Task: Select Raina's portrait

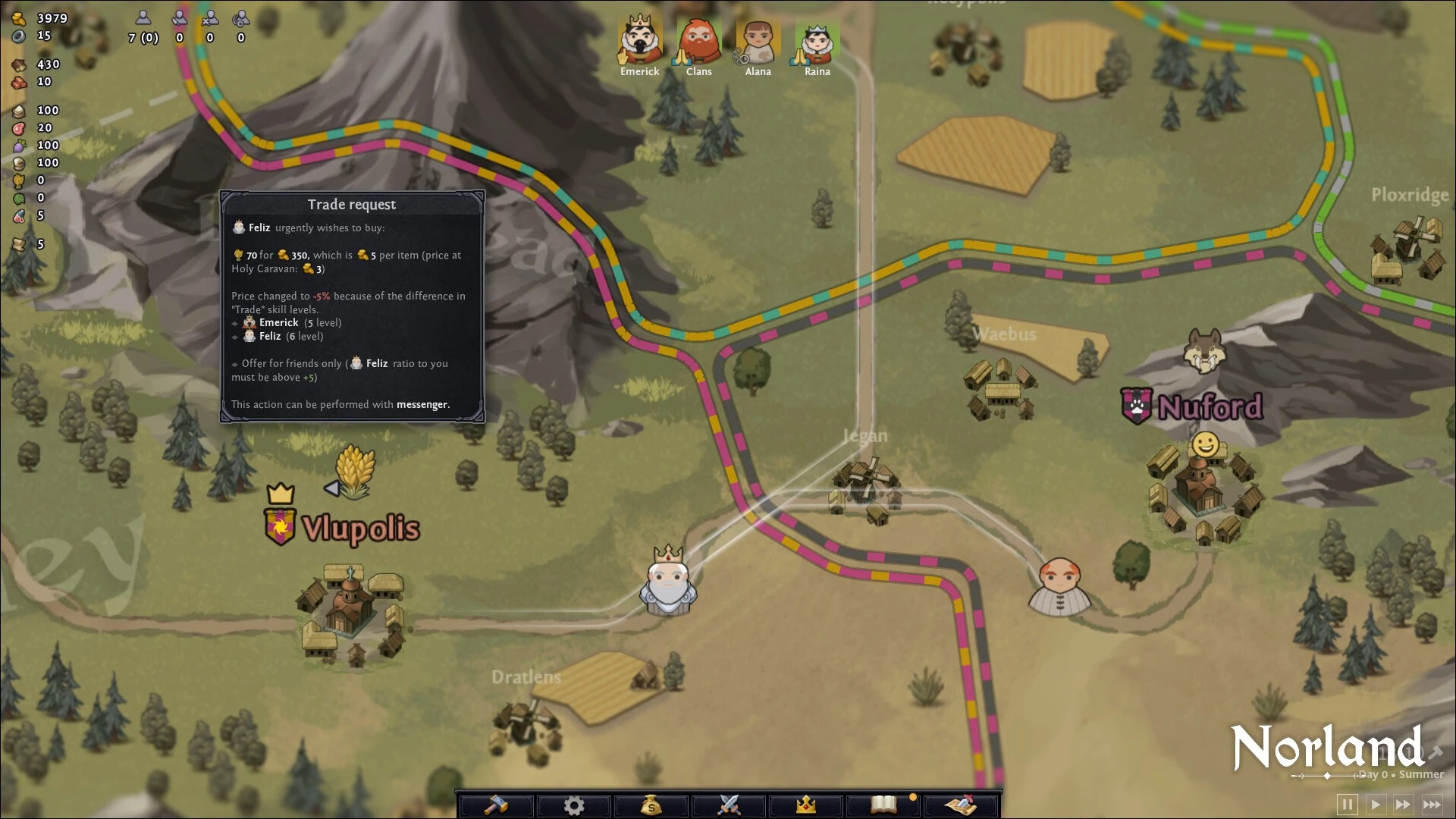Action: [x=817, y=42]
